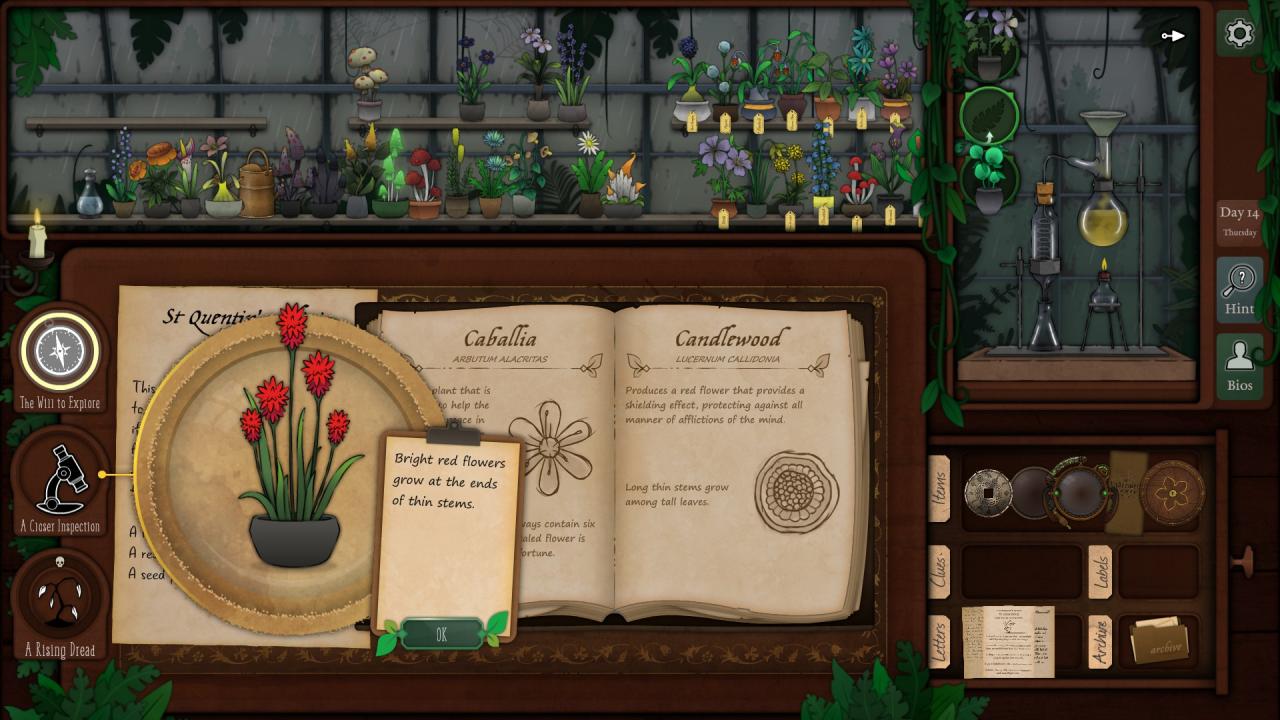Screen dimensions: 1280x720
Task: Open the settings gear menu
Action: click(x=1239, y=34)
